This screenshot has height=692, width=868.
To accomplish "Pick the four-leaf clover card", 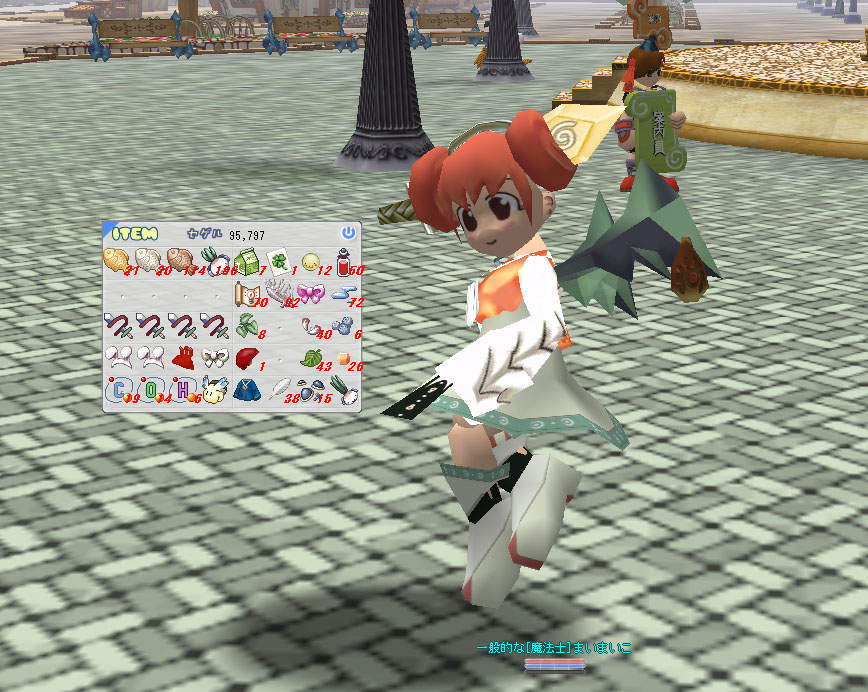I will click(x=278, y=263).
